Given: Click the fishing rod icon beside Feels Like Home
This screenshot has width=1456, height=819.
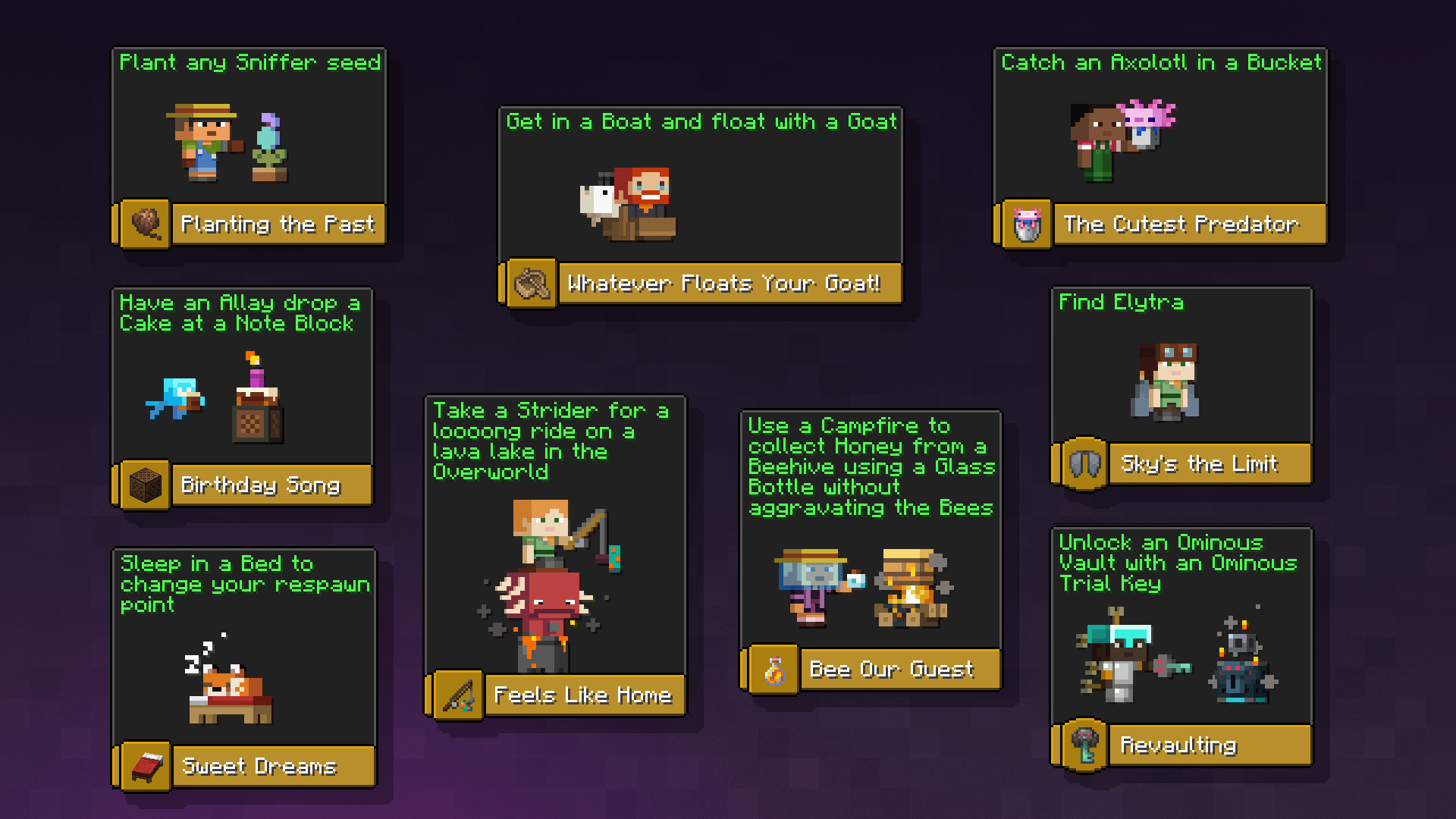Looking at the screenshot, I should [459, 694].
